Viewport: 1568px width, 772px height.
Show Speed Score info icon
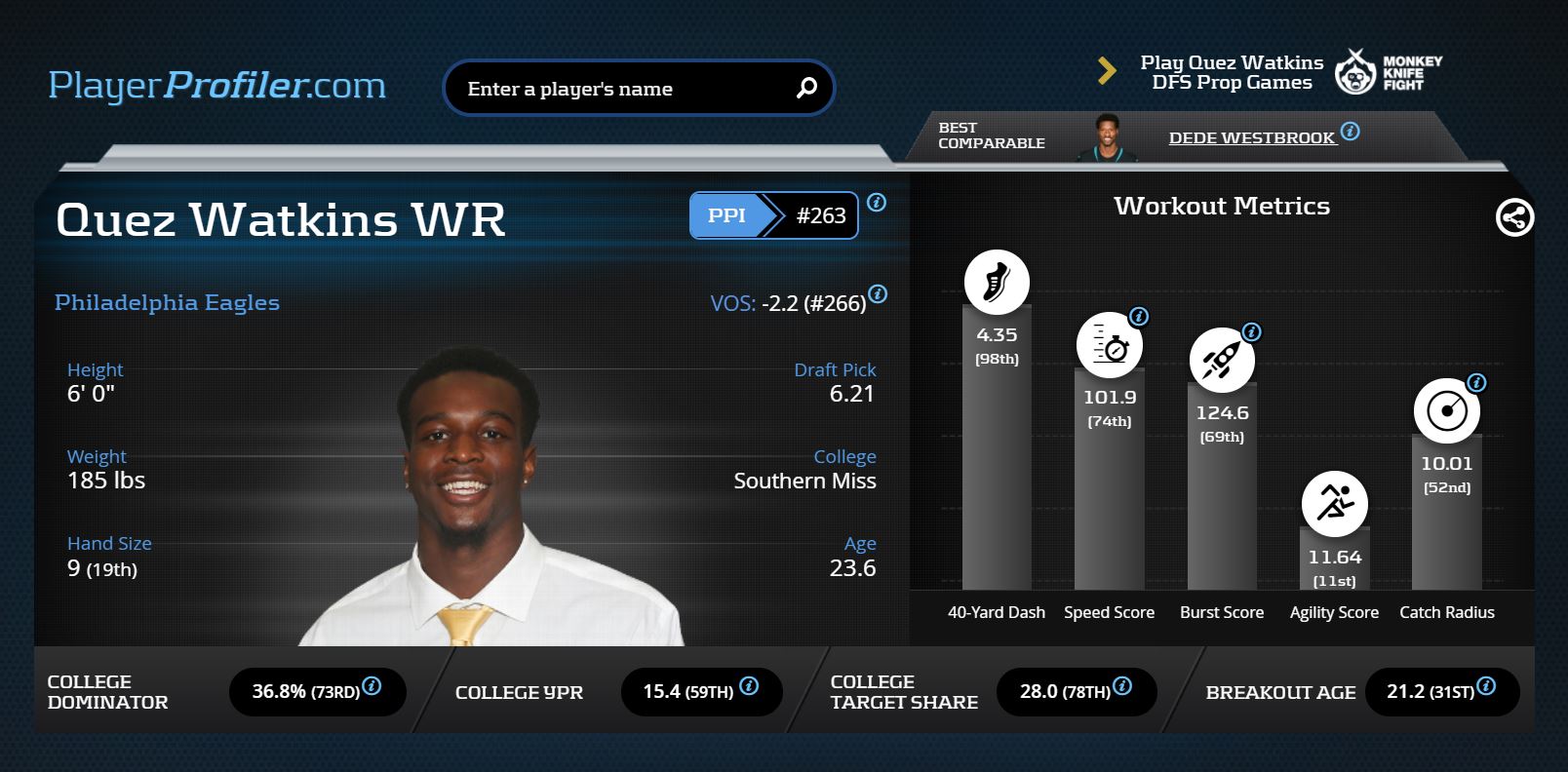coord(1138,317)
